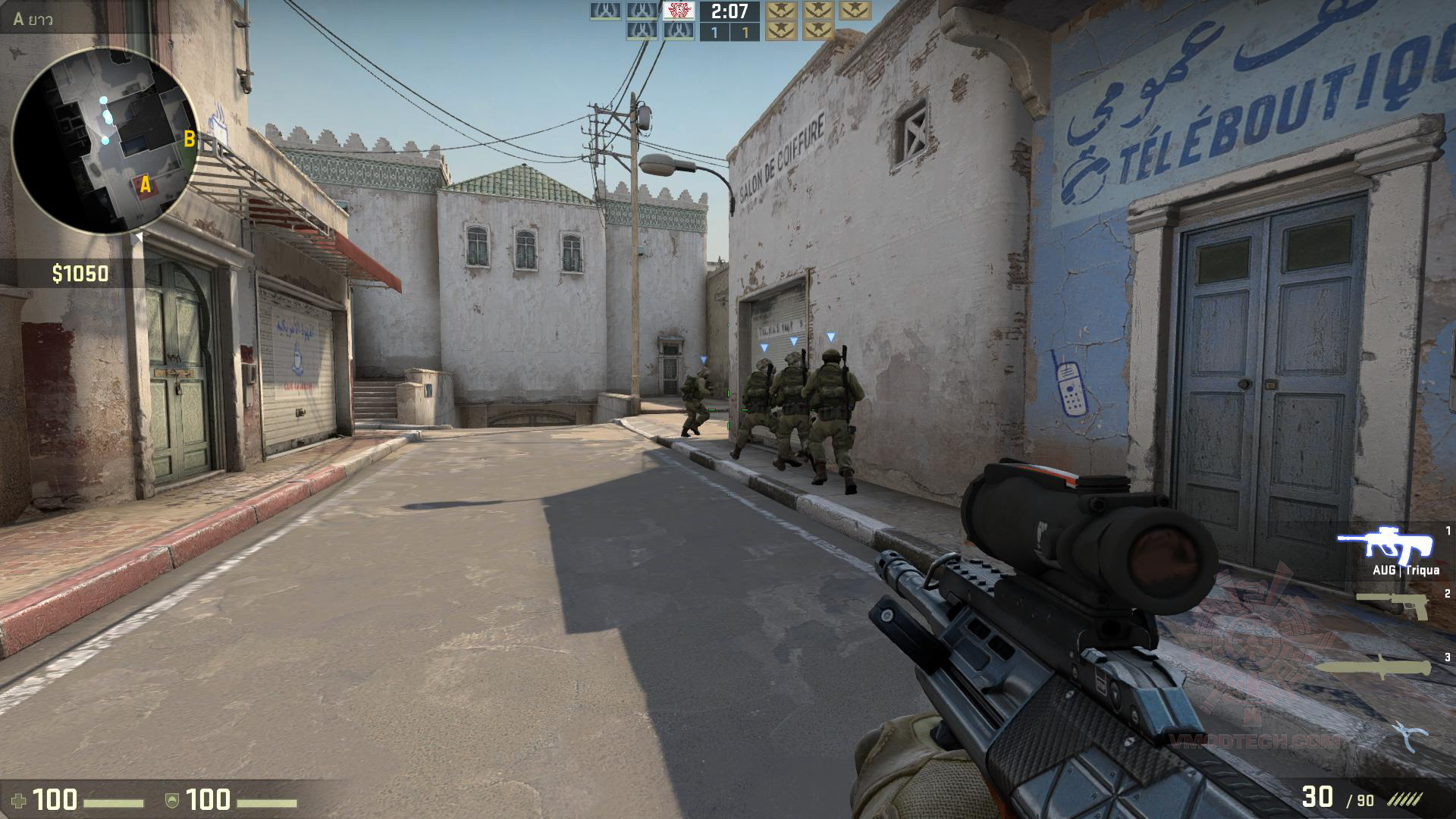Click the T score number 1

(x=745, y=31)
